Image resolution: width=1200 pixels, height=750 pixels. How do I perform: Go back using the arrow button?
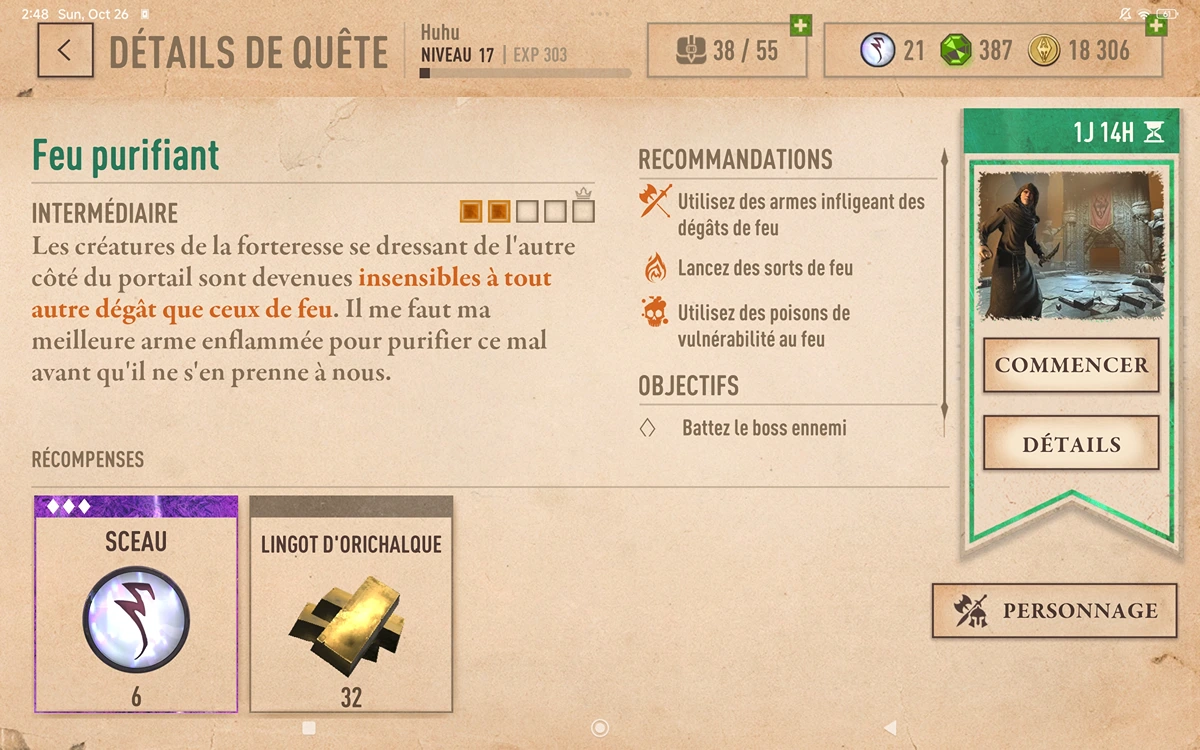[65, 51]
